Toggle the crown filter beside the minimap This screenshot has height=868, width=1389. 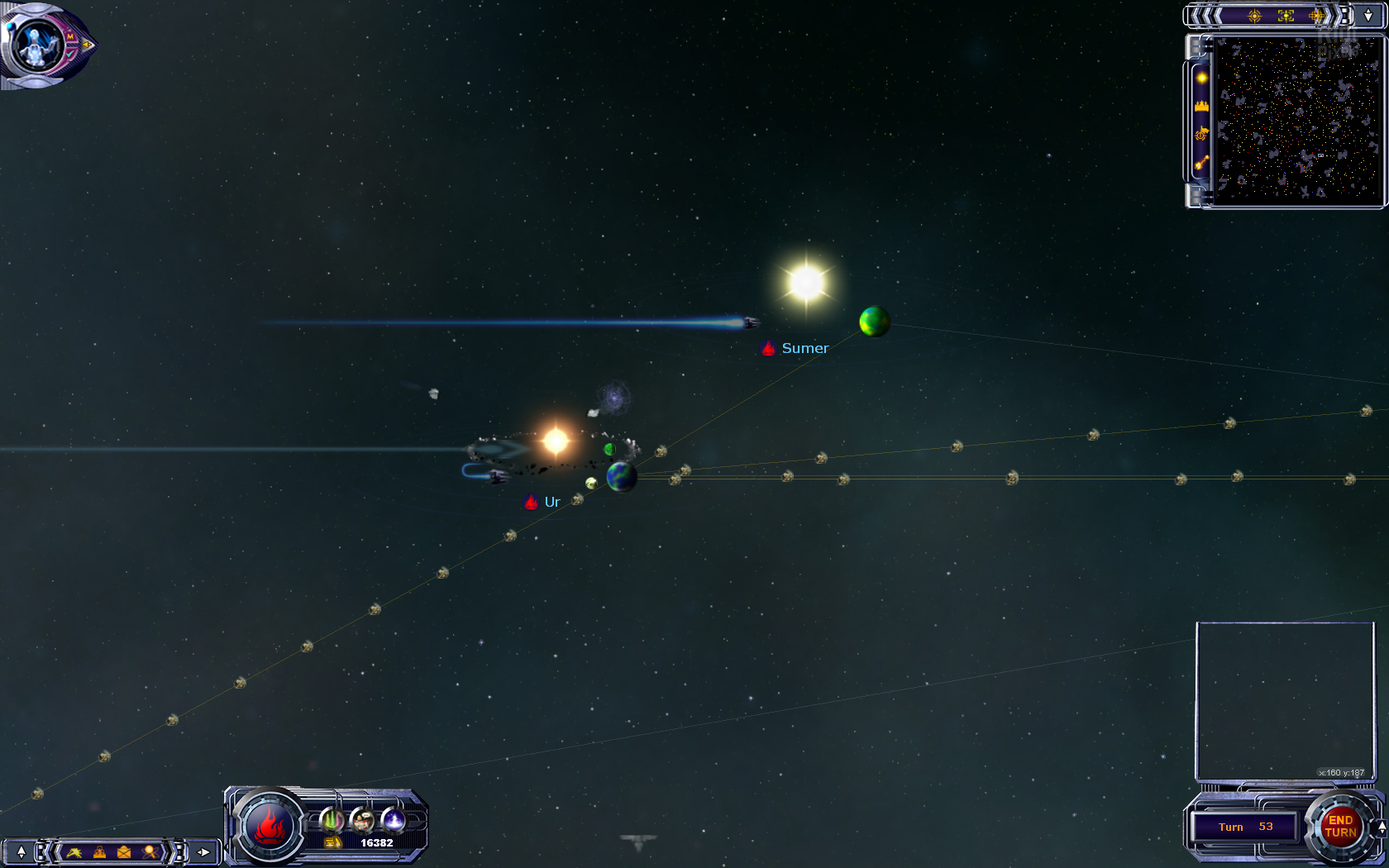[x=1201, y=106]
